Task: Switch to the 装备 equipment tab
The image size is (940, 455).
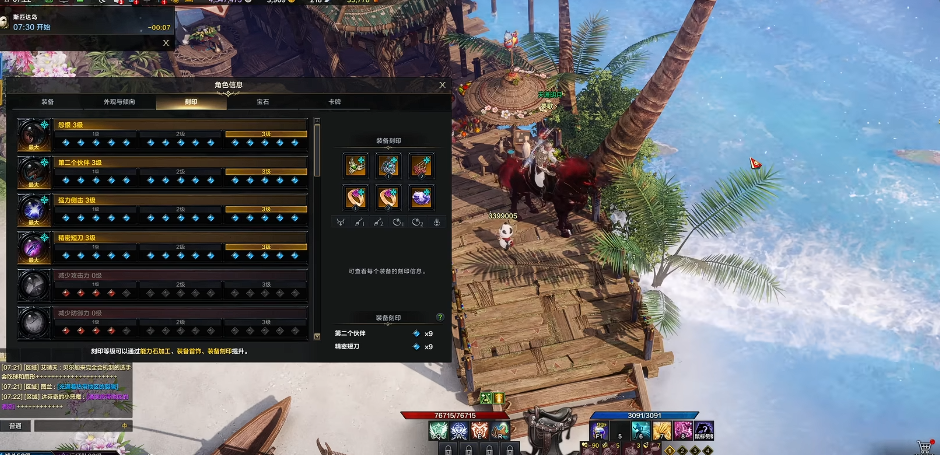Action: tap(47, 102)
